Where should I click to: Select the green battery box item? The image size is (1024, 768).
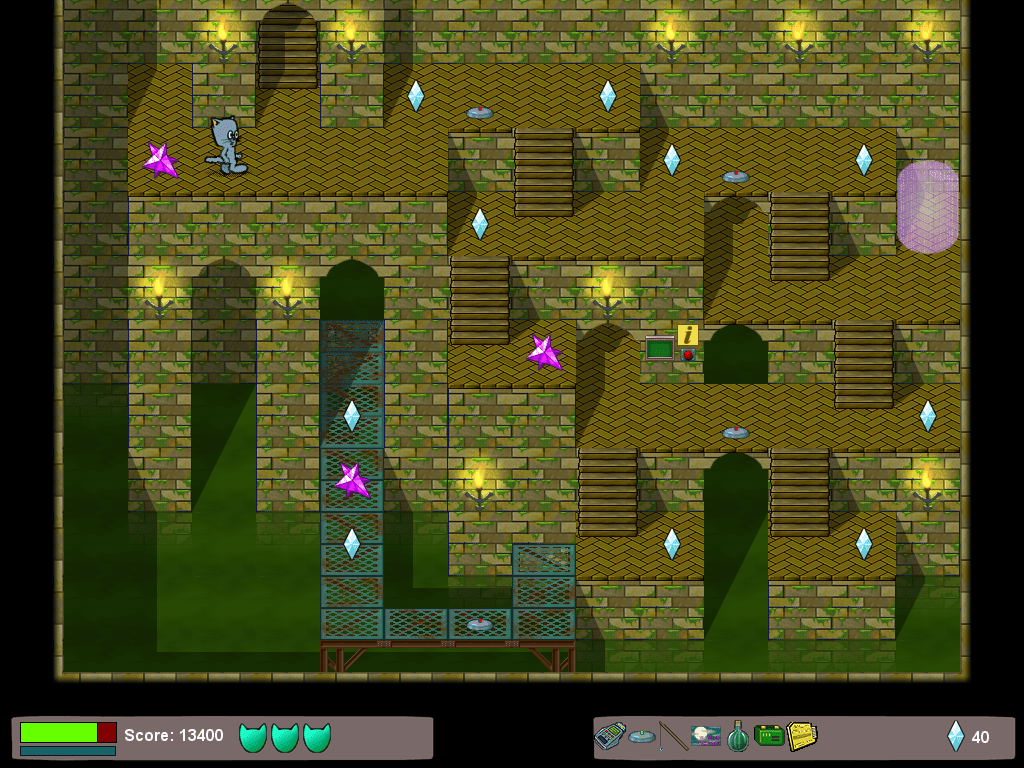769,737
